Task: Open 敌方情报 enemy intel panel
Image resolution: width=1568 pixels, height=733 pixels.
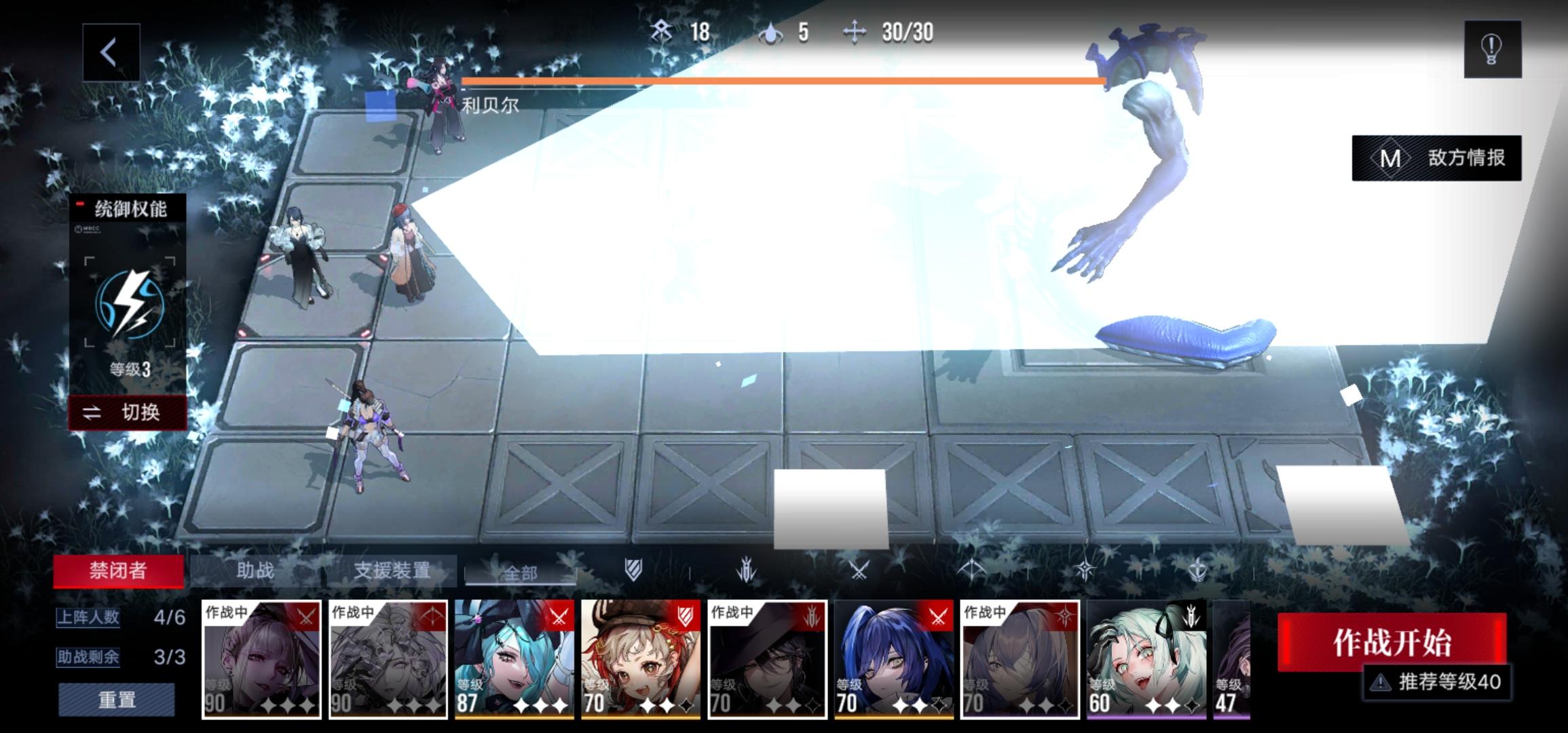Action: point(1437,158)
